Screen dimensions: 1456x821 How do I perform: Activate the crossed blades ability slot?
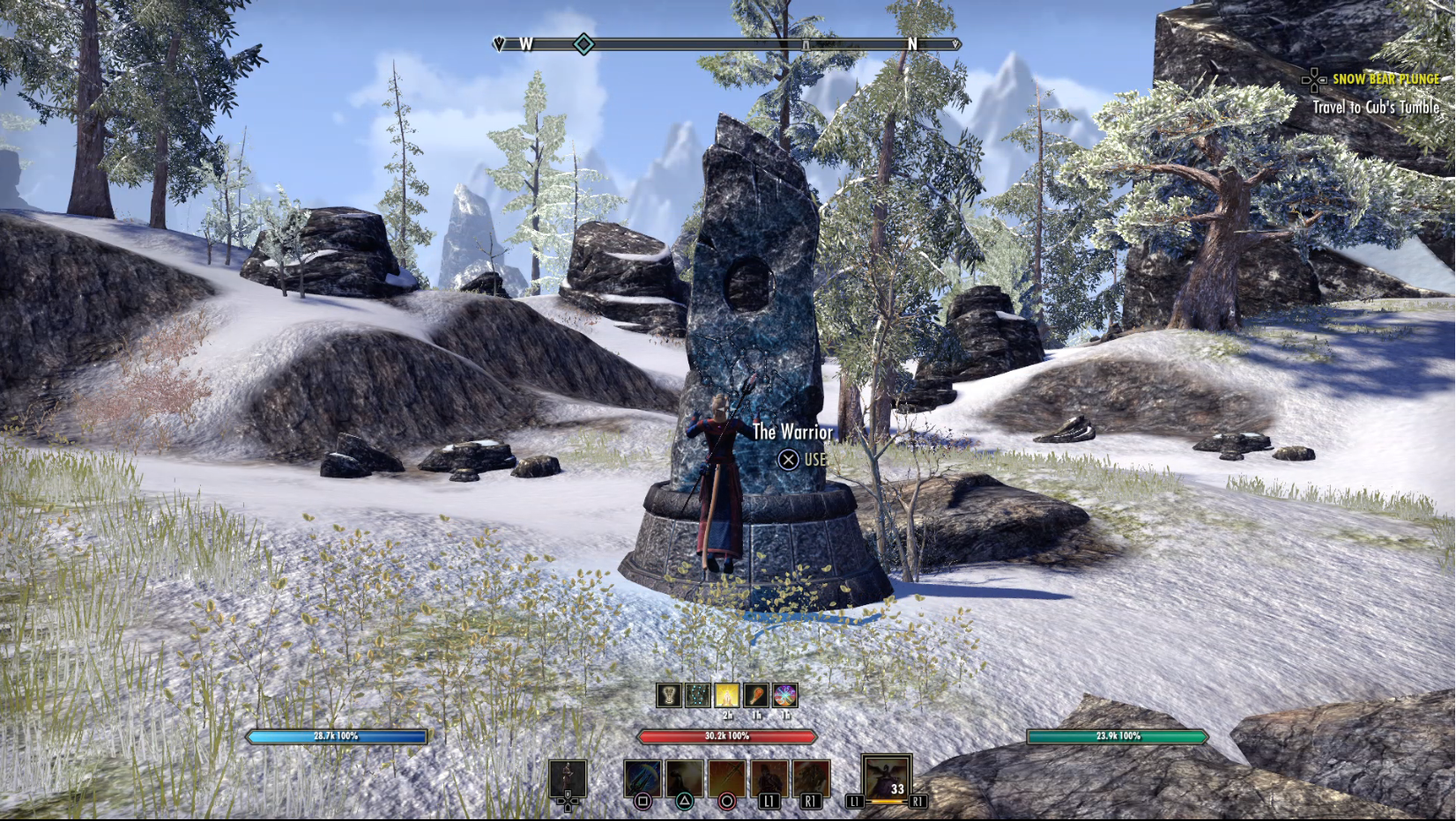pyautogui.click(x=727, y=780)
